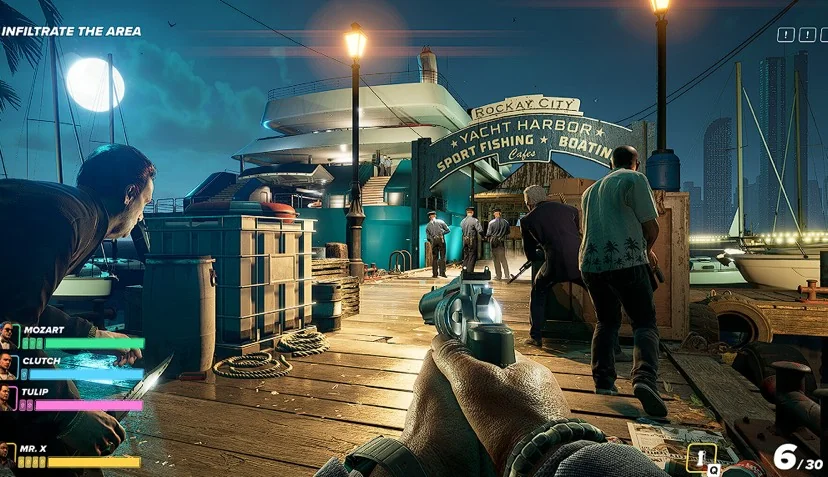
Task: Select the Infiltrate the Area objective tracker
Action: tap(71, 31)
